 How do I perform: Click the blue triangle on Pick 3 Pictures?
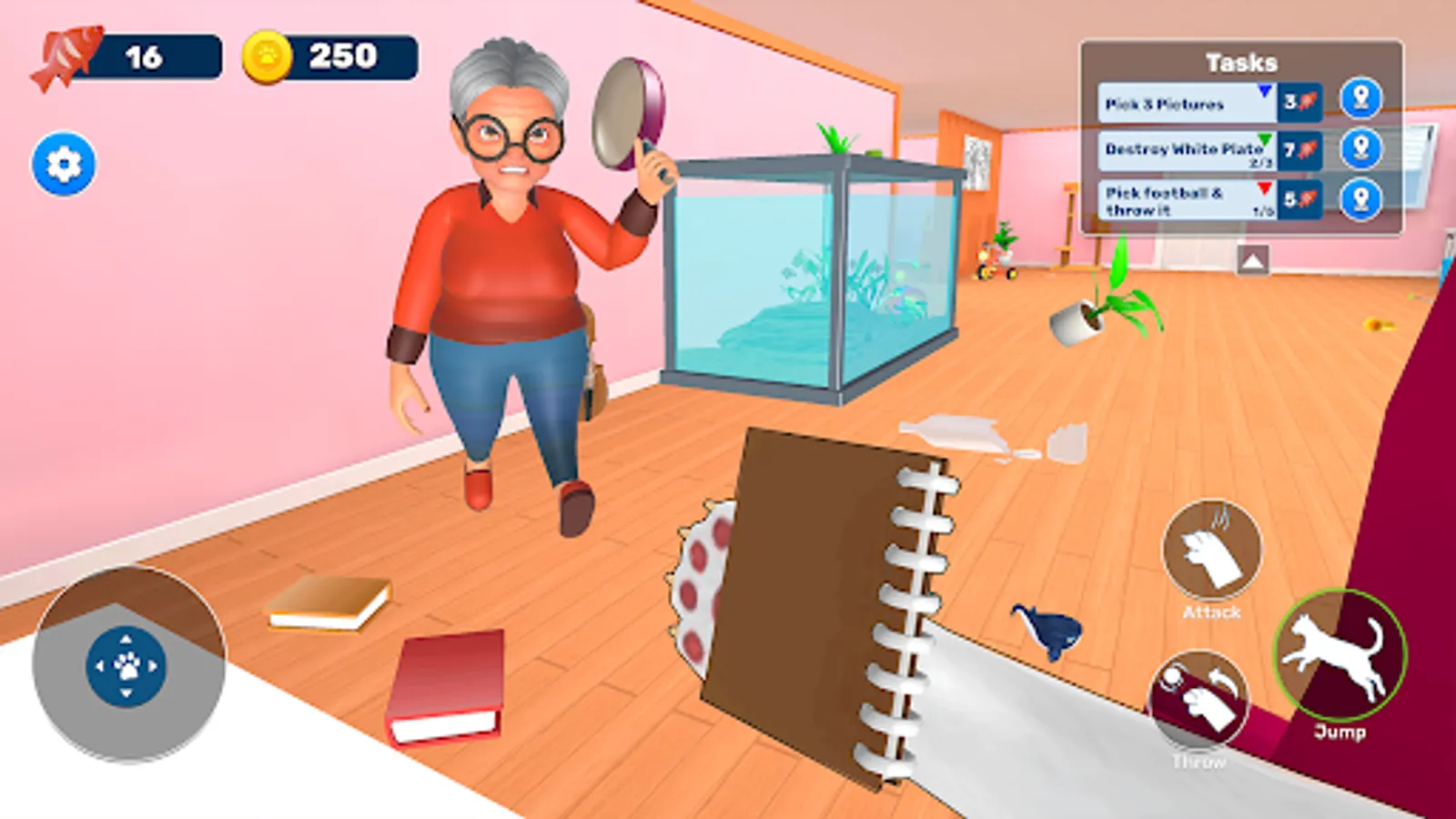click(1264, 91)
